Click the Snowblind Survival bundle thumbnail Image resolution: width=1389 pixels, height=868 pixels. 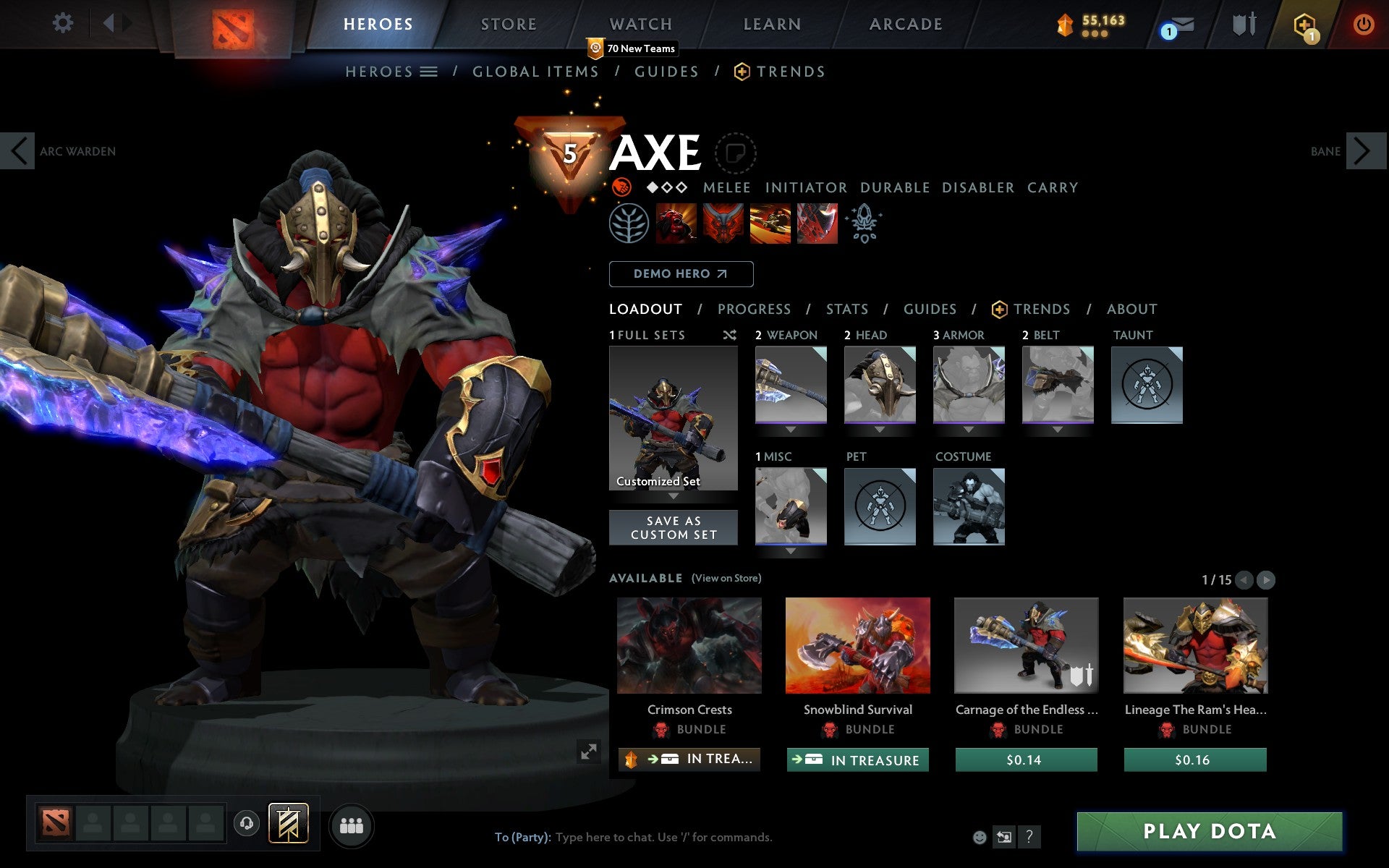857,644
